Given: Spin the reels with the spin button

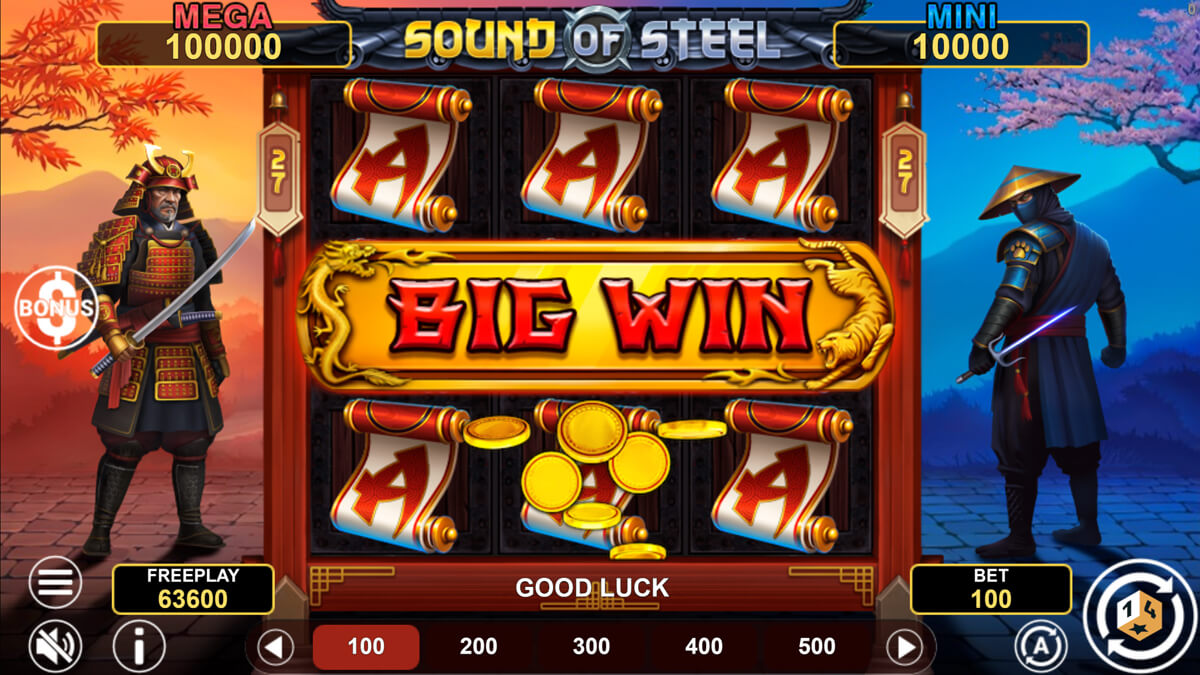Looking at the screenshot, I should [x=1139, y=615].
